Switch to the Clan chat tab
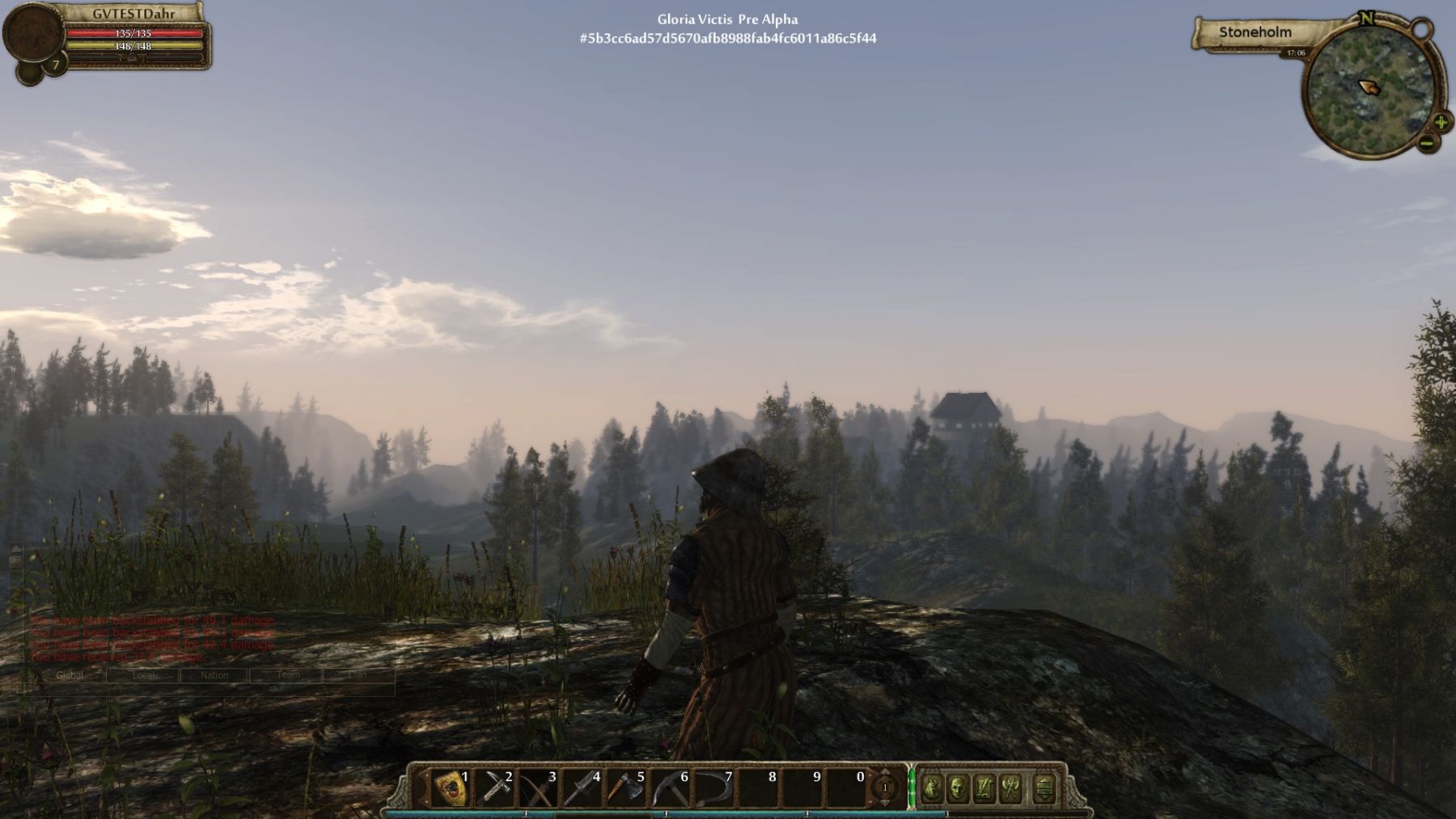Viewport: 1456px width, 819px height. click(358, 675)
